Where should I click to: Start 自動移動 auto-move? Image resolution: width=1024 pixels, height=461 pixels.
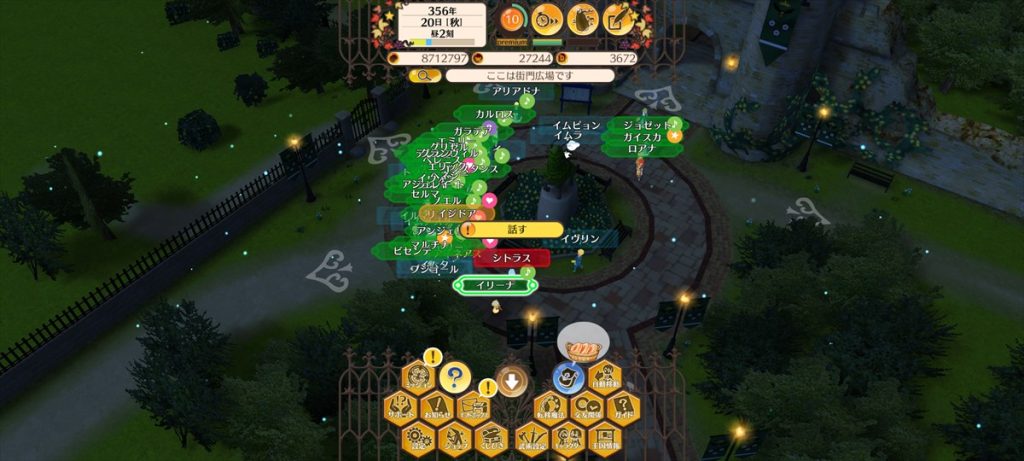pyautogui.click(x=606, y=378)
